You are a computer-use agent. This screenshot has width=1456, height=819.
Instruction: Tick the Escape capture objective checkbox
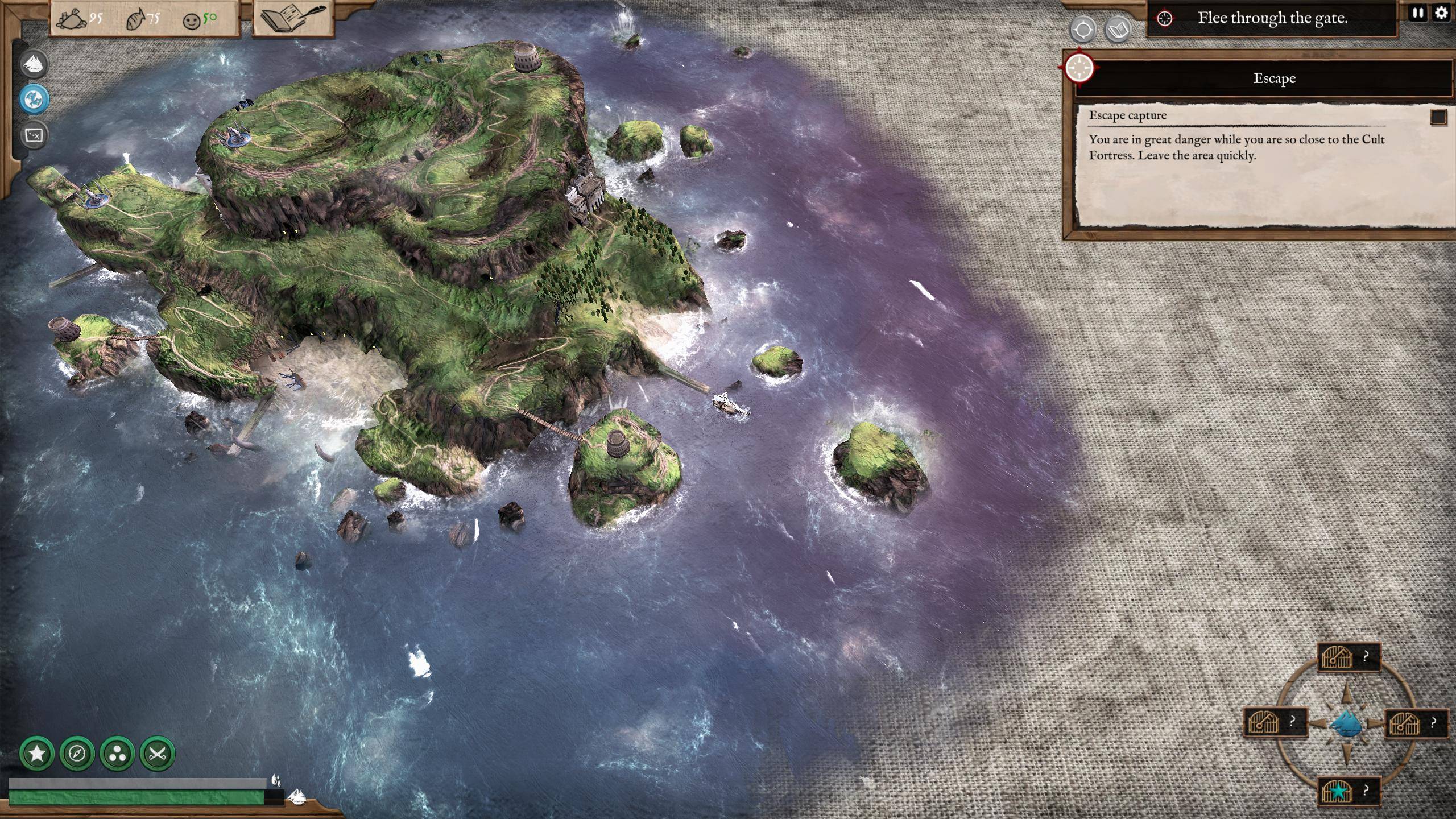pos(1438,117)
